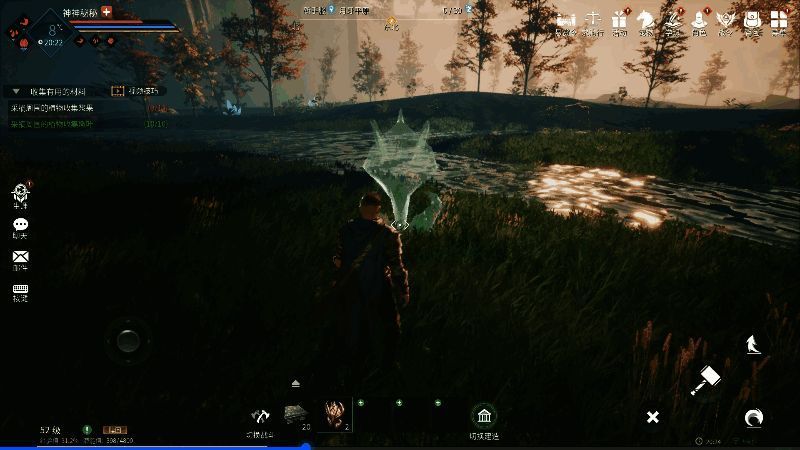The image size is (800, 450).
Task: Open the gift box events menu
Action: (x=620, y=20)
